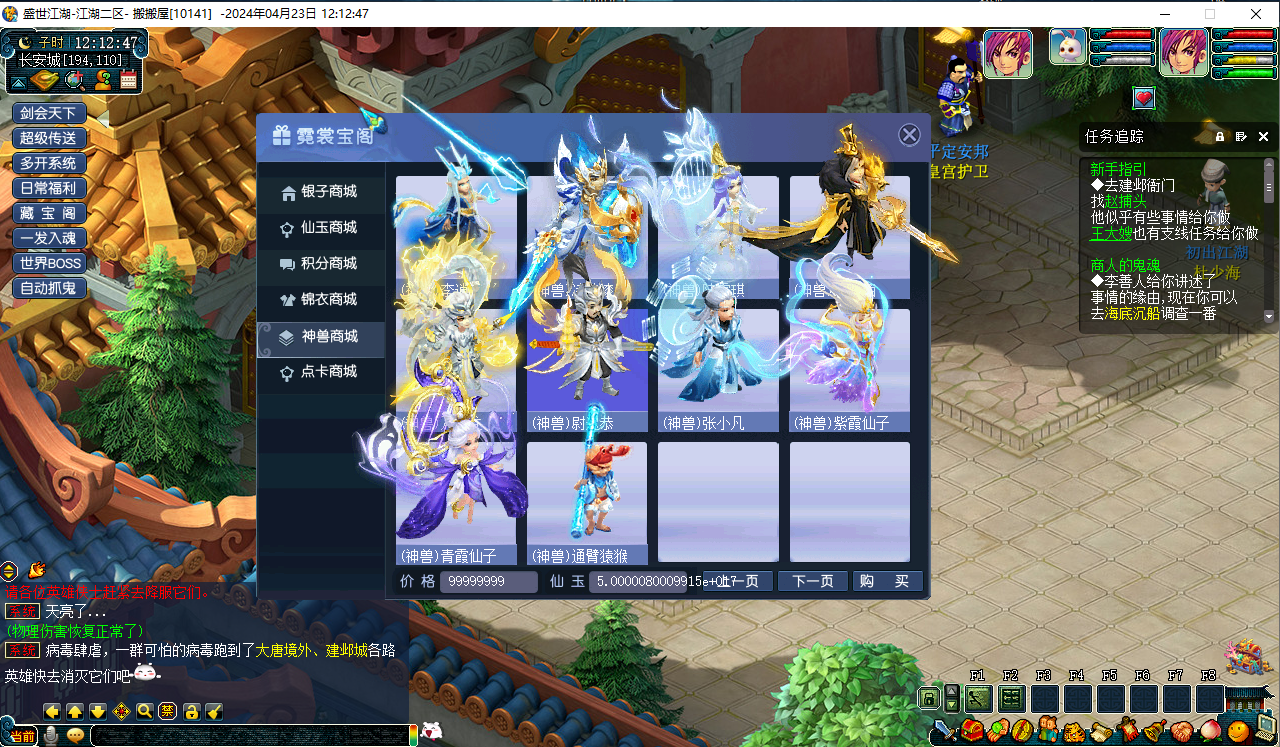Open the smiley emote icon on toolbar

[x=1235, y=730]
